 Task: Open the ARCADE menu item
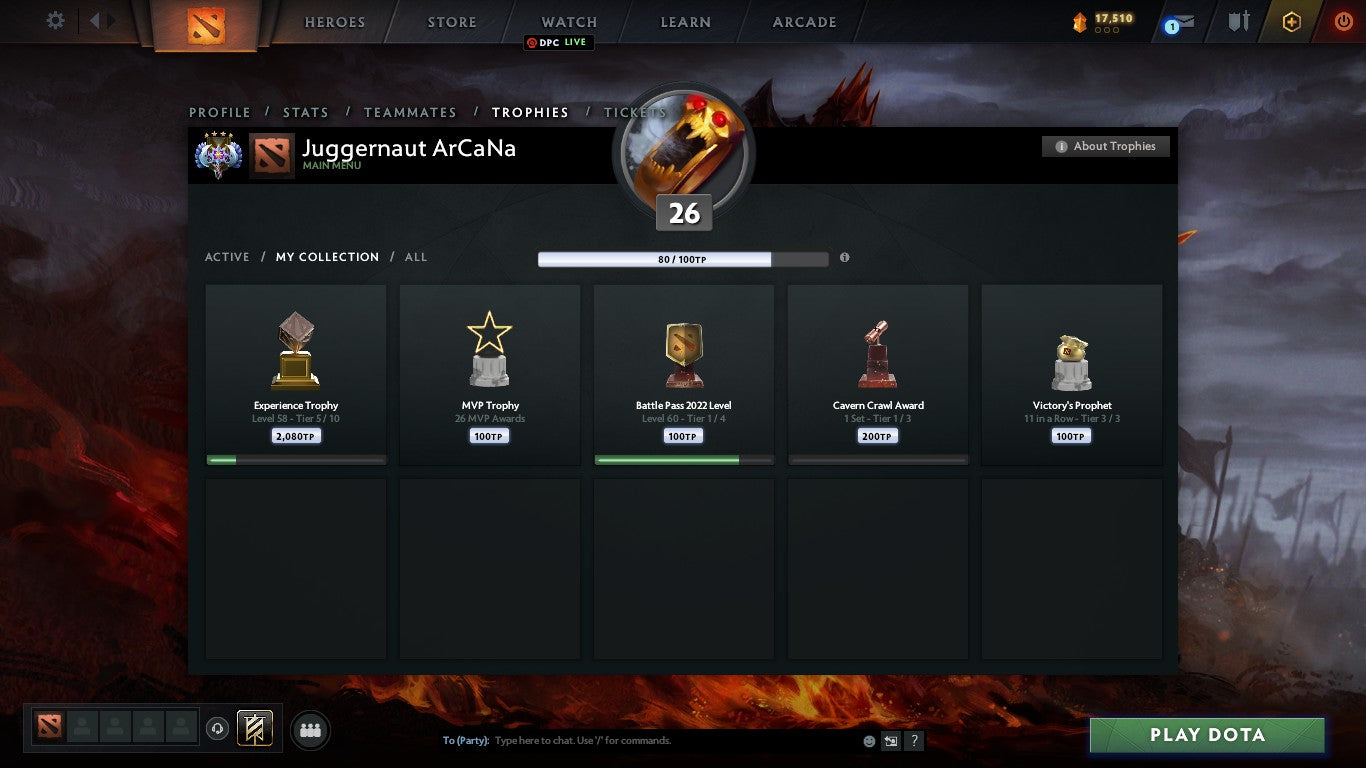pos(803,21)
